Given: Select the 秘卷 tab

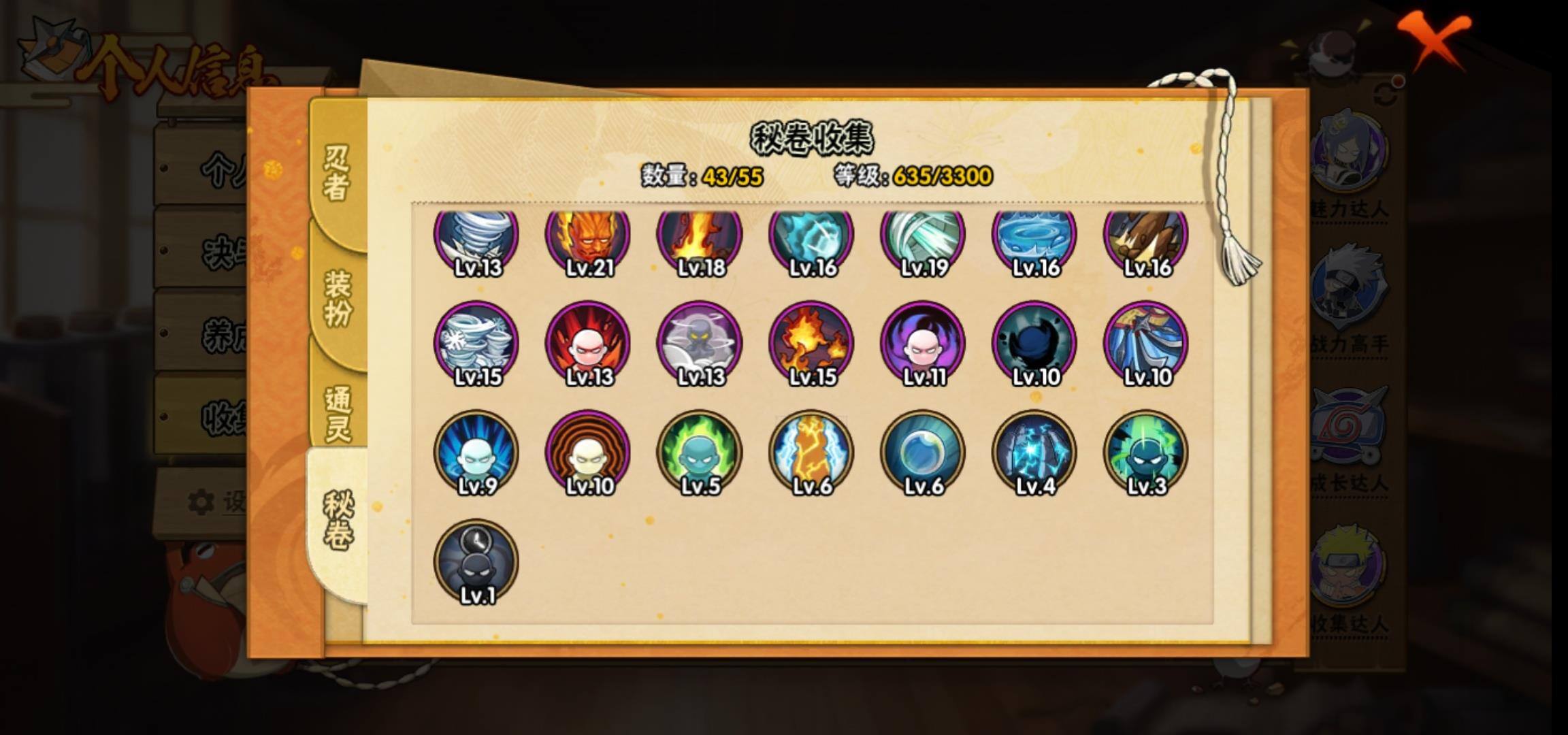Looking at the screenshot, I should 338,521.
